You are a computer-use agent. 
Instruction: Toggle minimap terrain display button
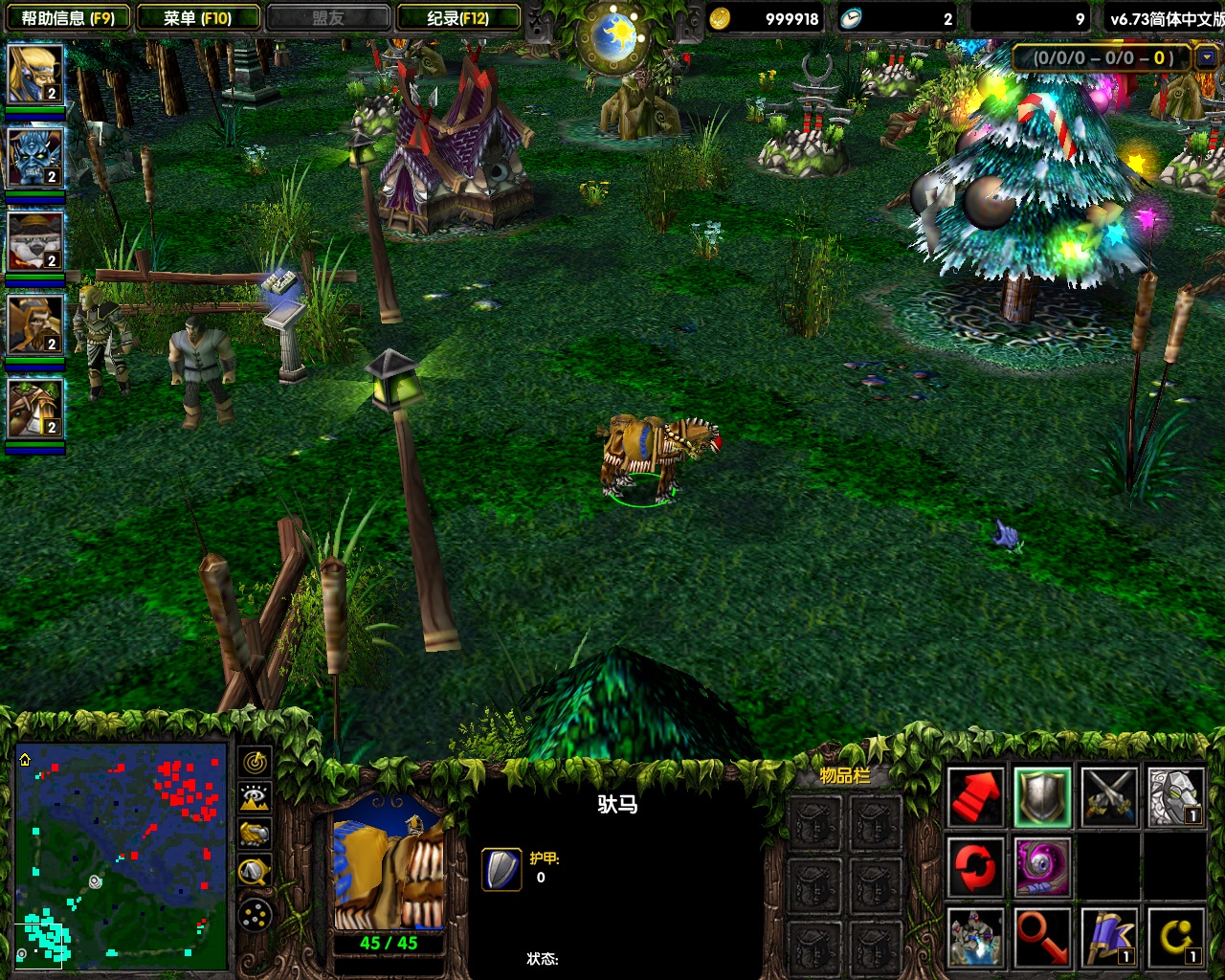coord(255,798)
